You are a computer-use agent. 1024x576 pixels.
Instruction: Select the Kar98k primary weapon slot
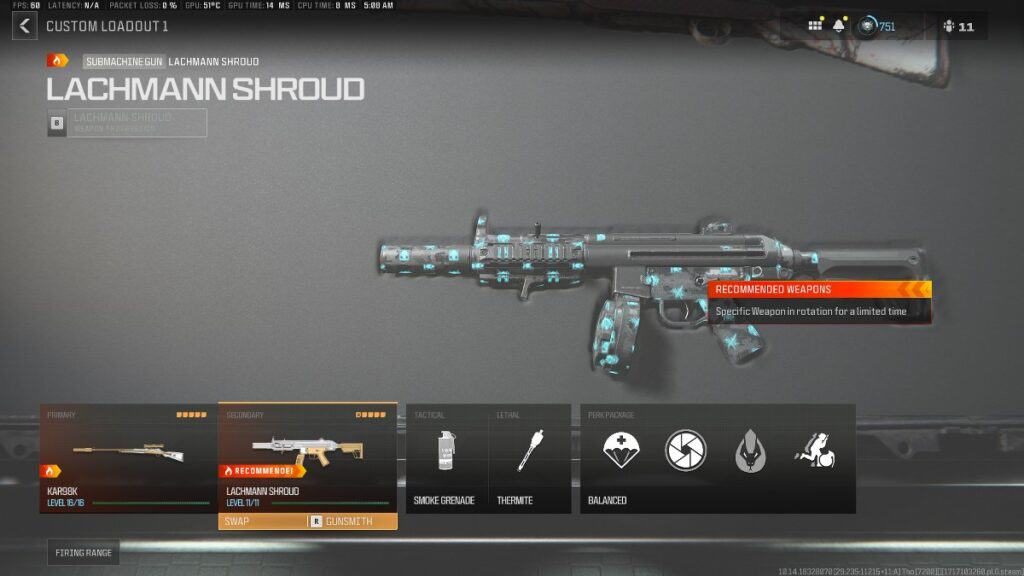point(128,458)
